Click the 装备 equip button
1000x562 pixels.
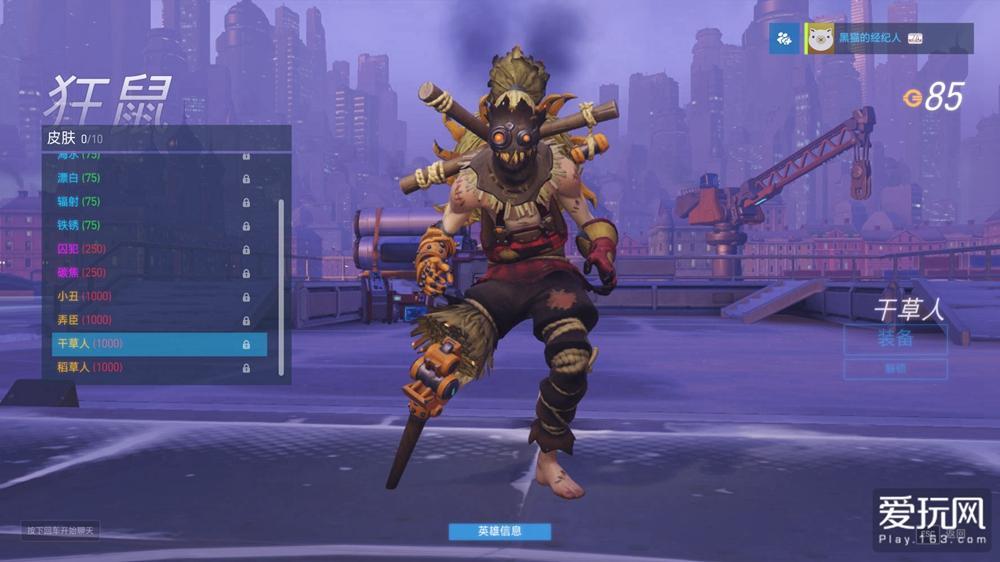tap(895, 338)
